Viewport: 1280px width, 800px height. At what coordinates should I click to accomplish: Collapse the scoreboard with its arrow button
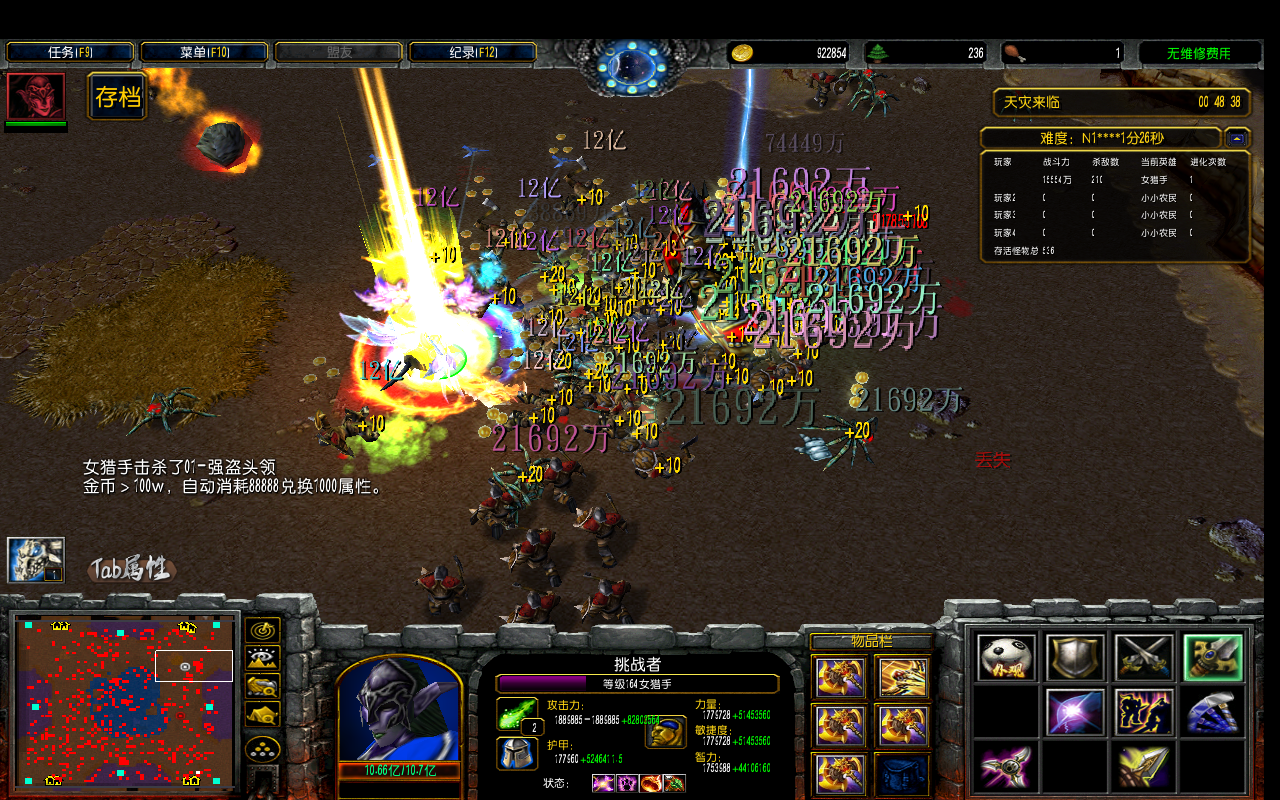pos(1238,138)
